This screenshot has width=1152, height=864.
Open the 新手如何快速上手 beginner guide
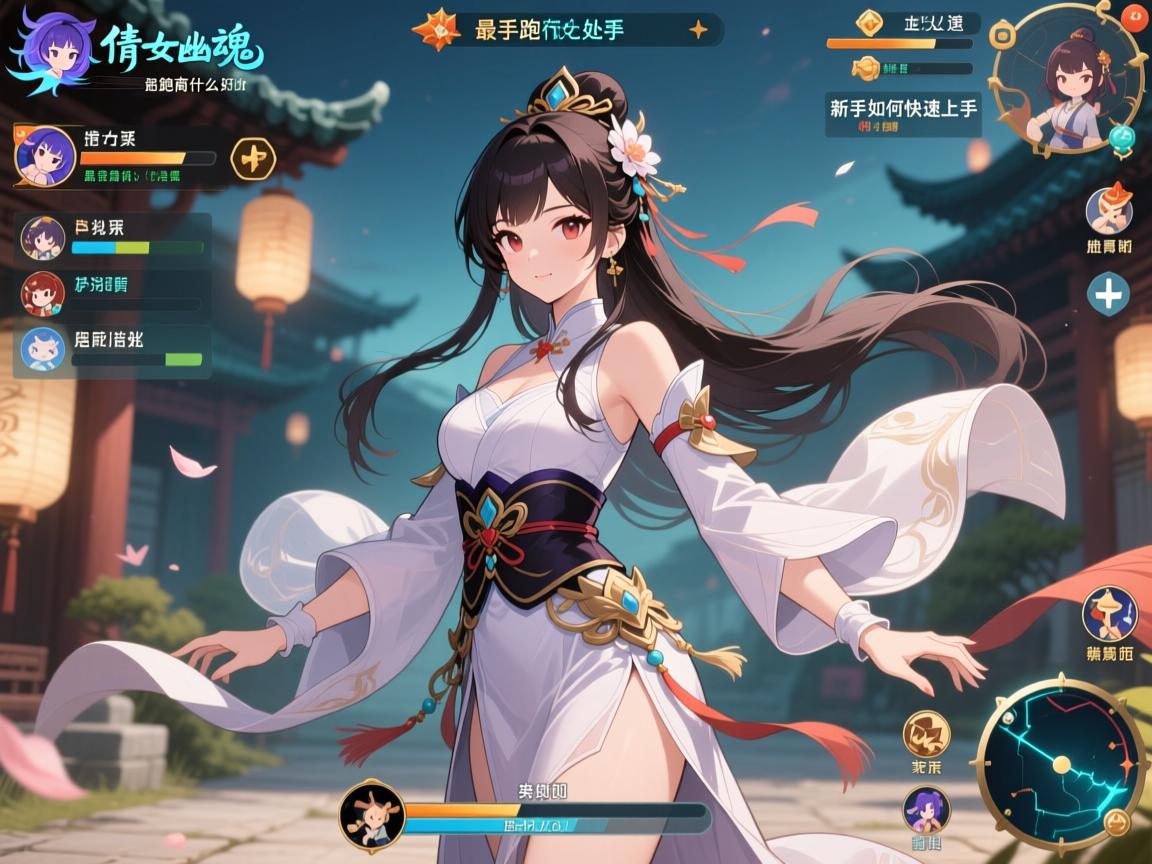pyautogui.click(x=903, y=107)
